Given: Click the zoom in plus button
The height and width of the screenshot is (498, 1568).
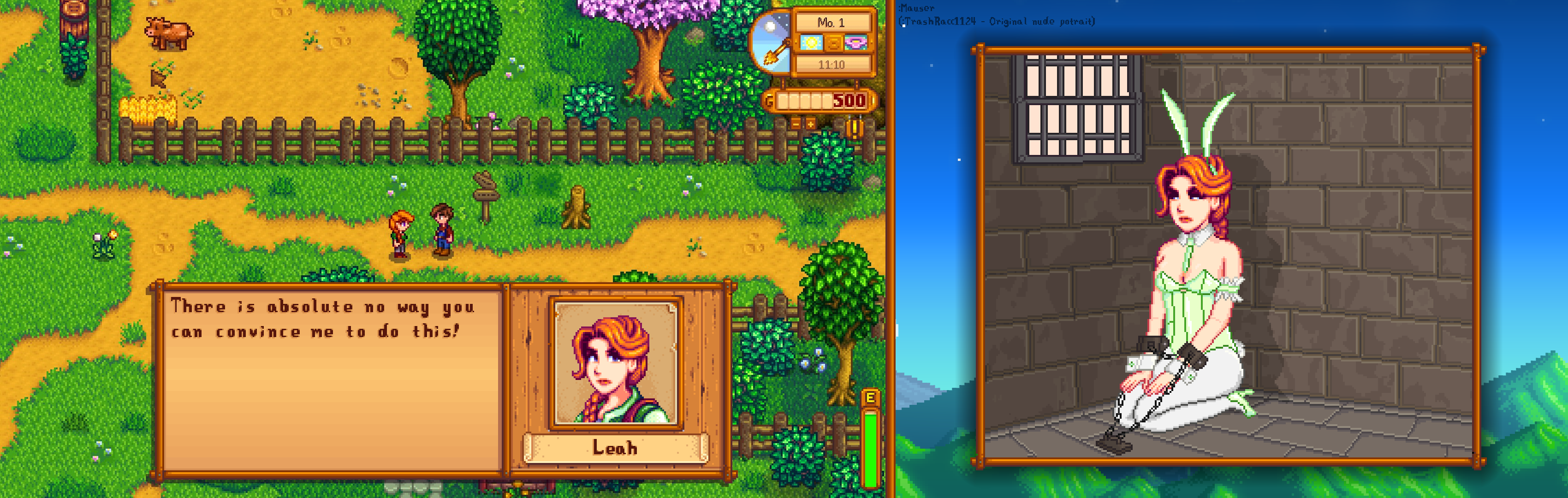Looking at the screenshot, I should [x=810, y=124].
